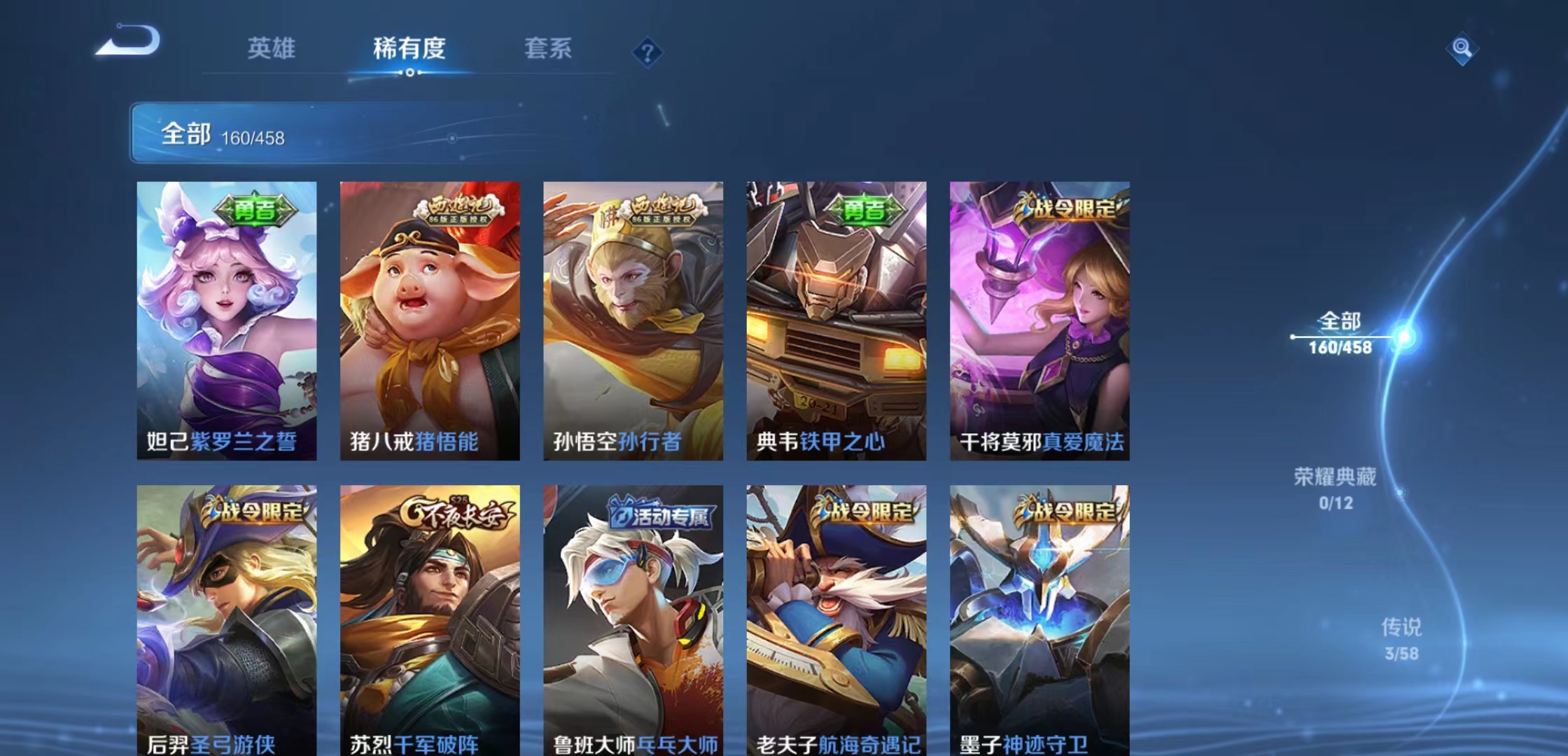Open the 稀有度 tab indicator dot

coord(409,73)
